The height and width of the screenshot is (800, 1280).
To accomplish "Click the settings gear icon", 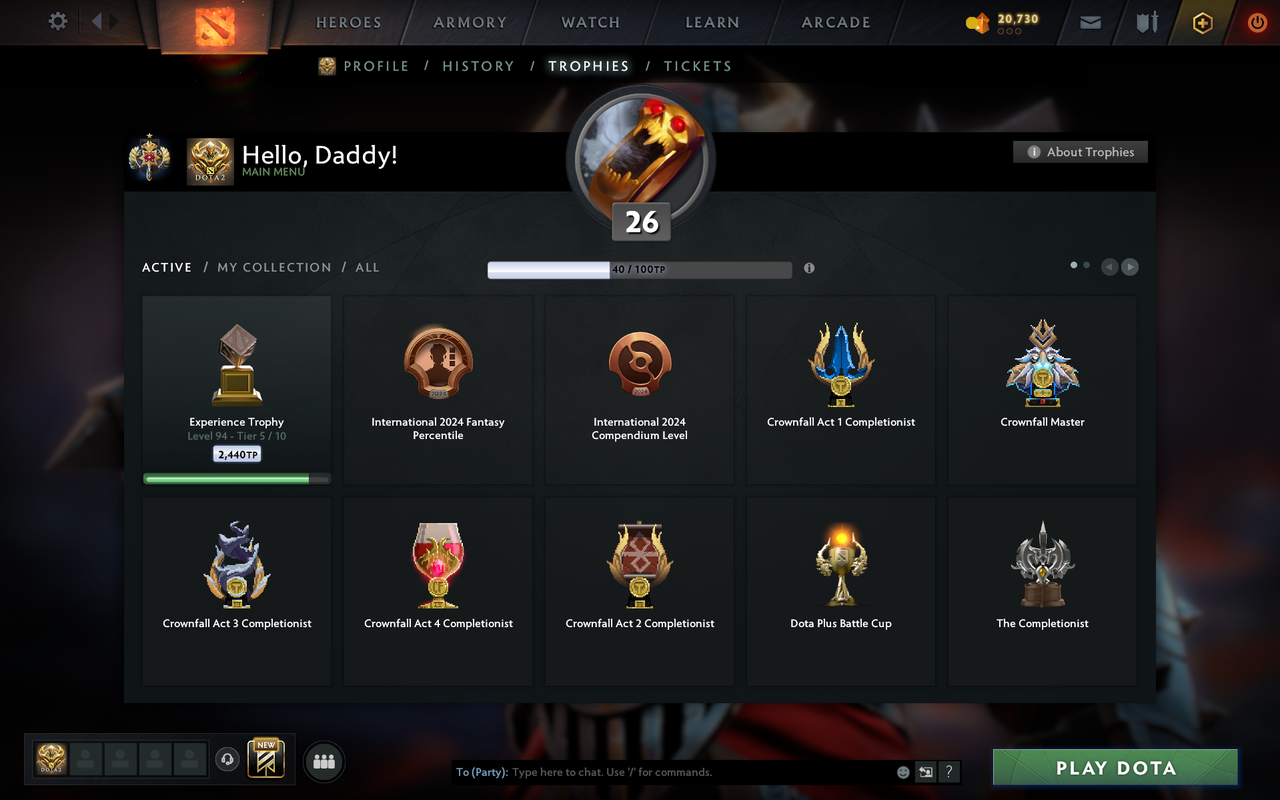I will click(x=57, y=21).
